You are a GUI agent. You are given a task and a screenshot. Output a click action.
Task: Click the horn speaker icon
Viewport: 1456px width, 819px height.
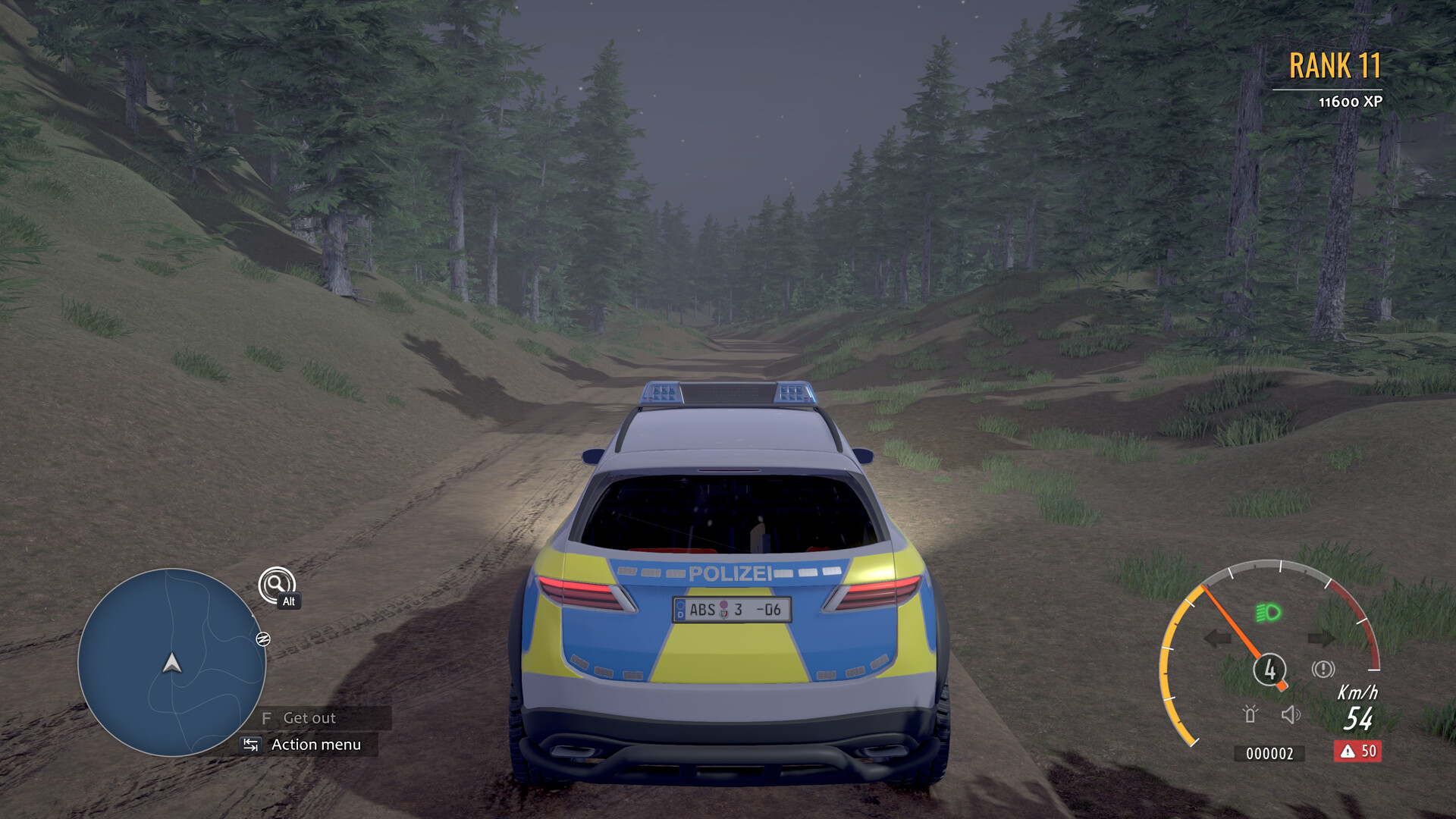click(x=1291, y=714)
